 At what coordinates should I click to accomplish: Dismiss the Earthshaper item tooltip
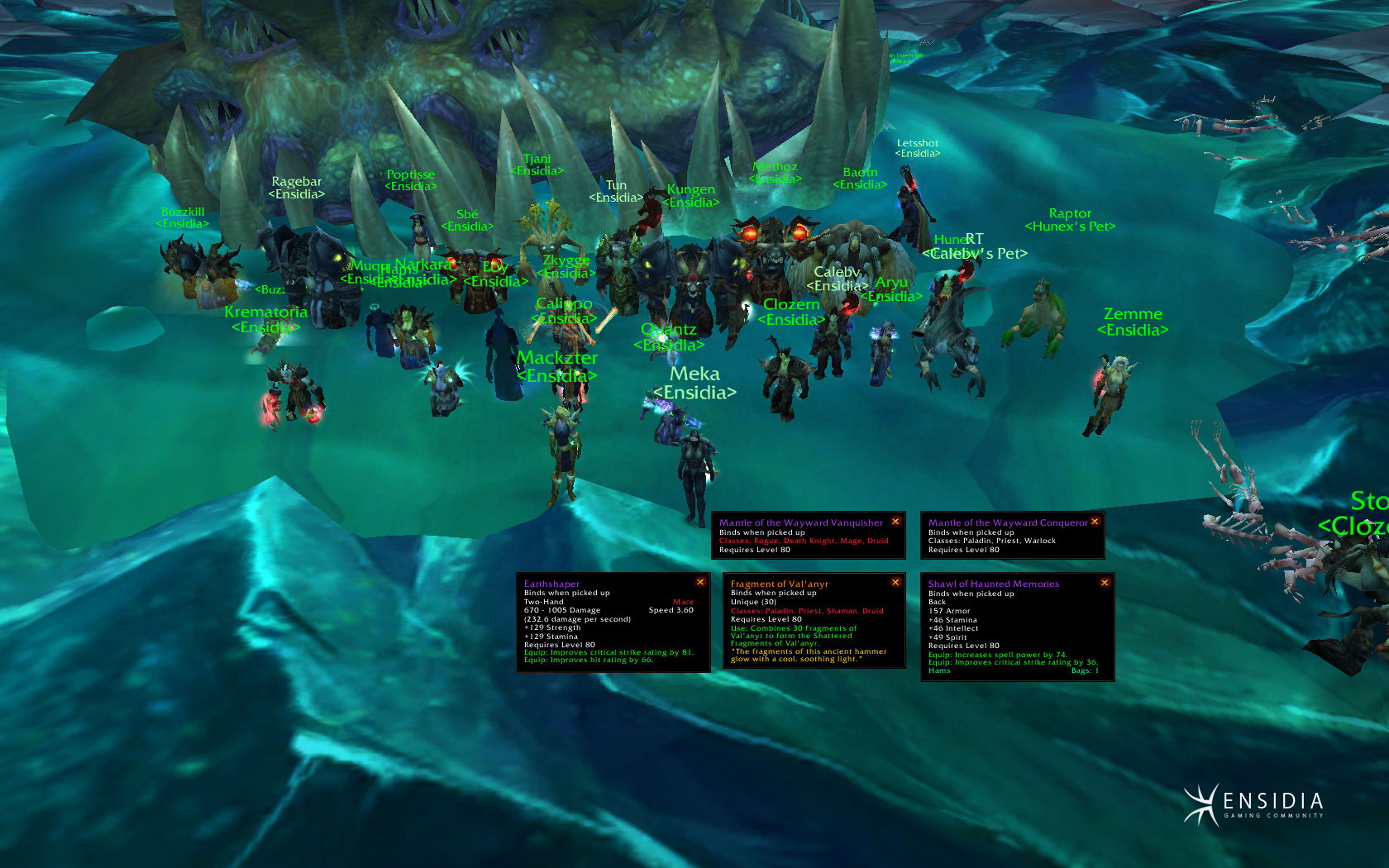[700, 582]
